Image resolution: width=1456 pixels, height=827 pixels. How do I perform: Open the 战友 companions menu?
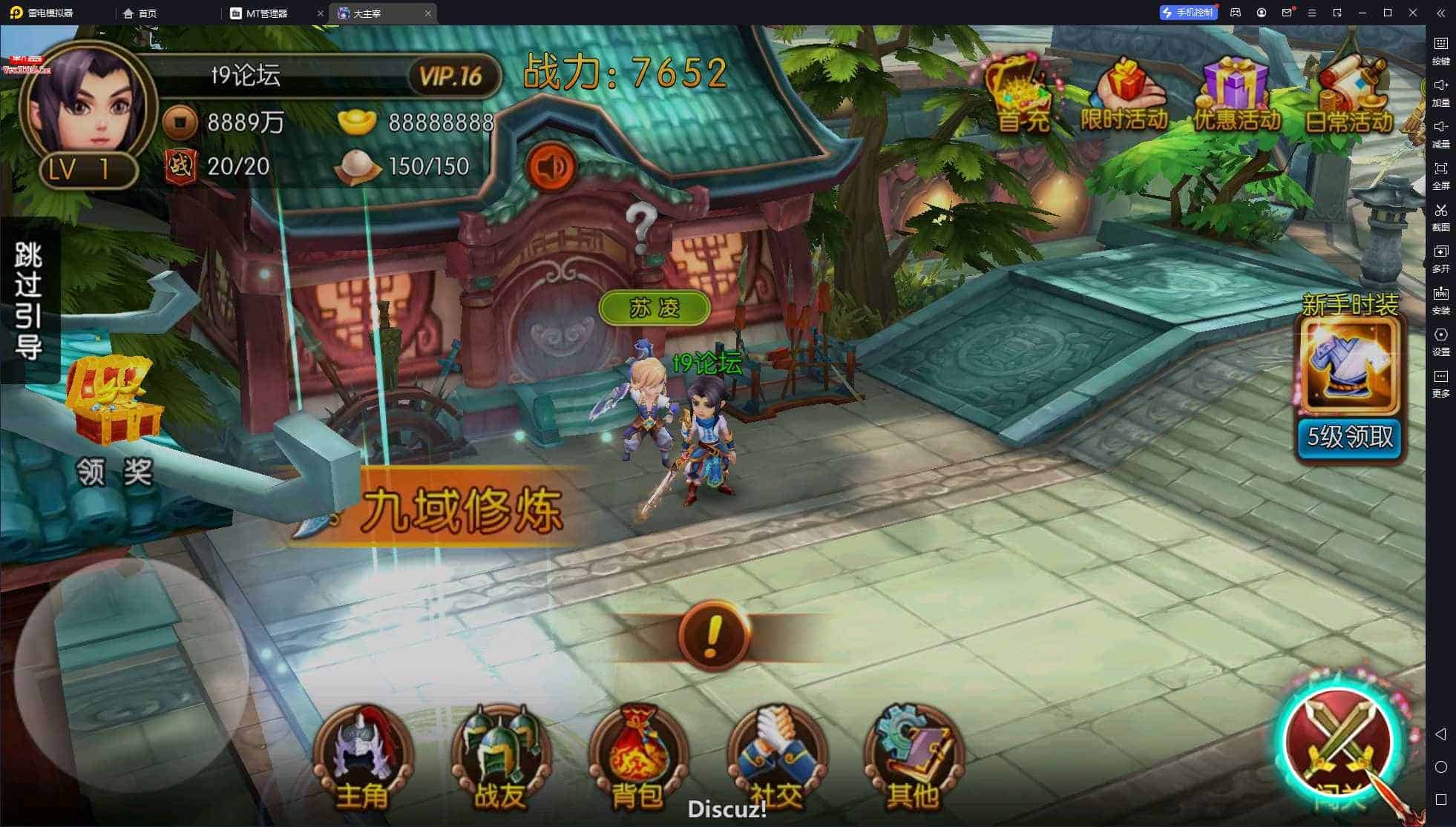500,758
